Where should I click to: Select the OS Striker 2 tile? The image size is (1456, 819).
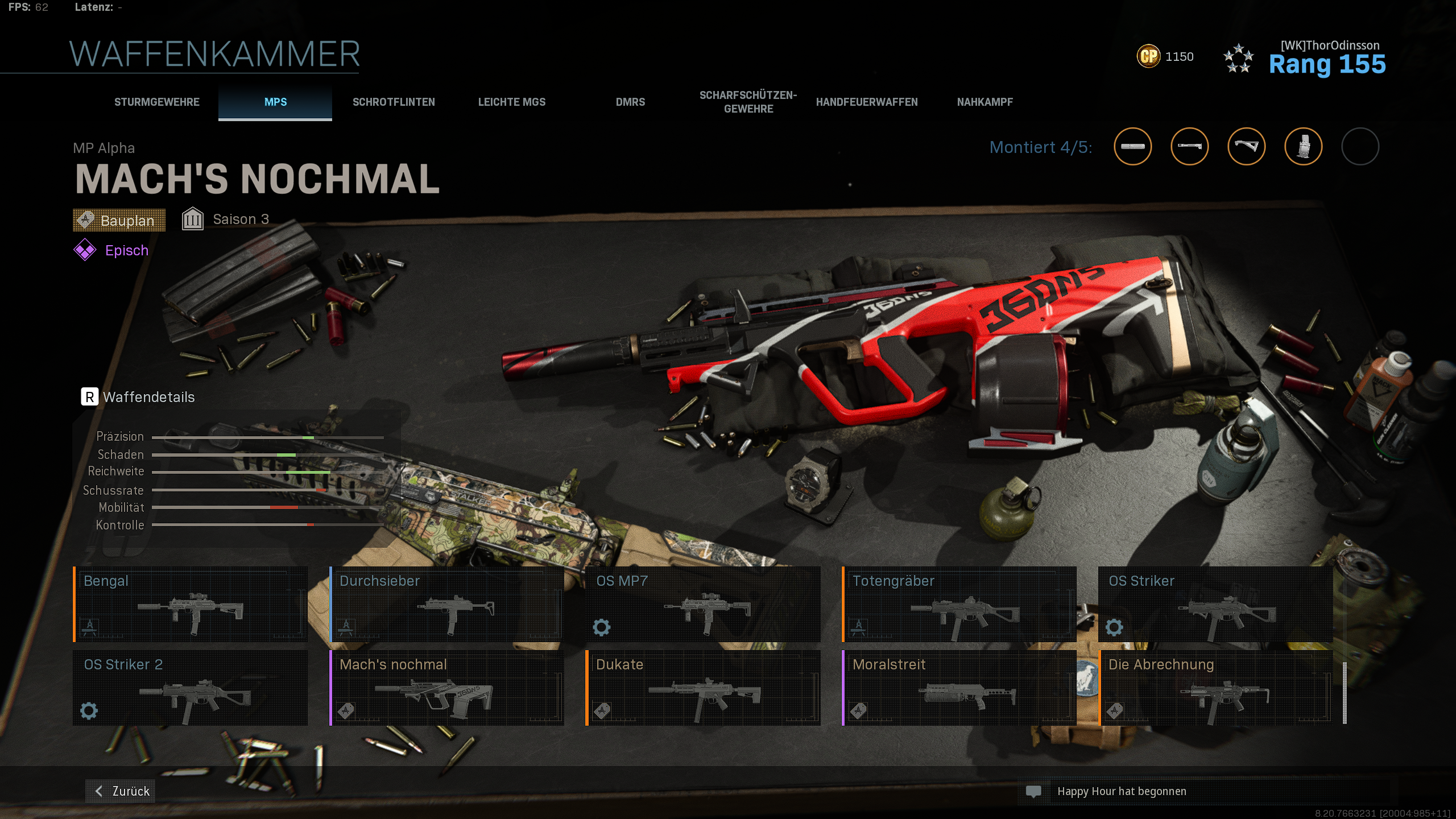(x=191, y=688)
